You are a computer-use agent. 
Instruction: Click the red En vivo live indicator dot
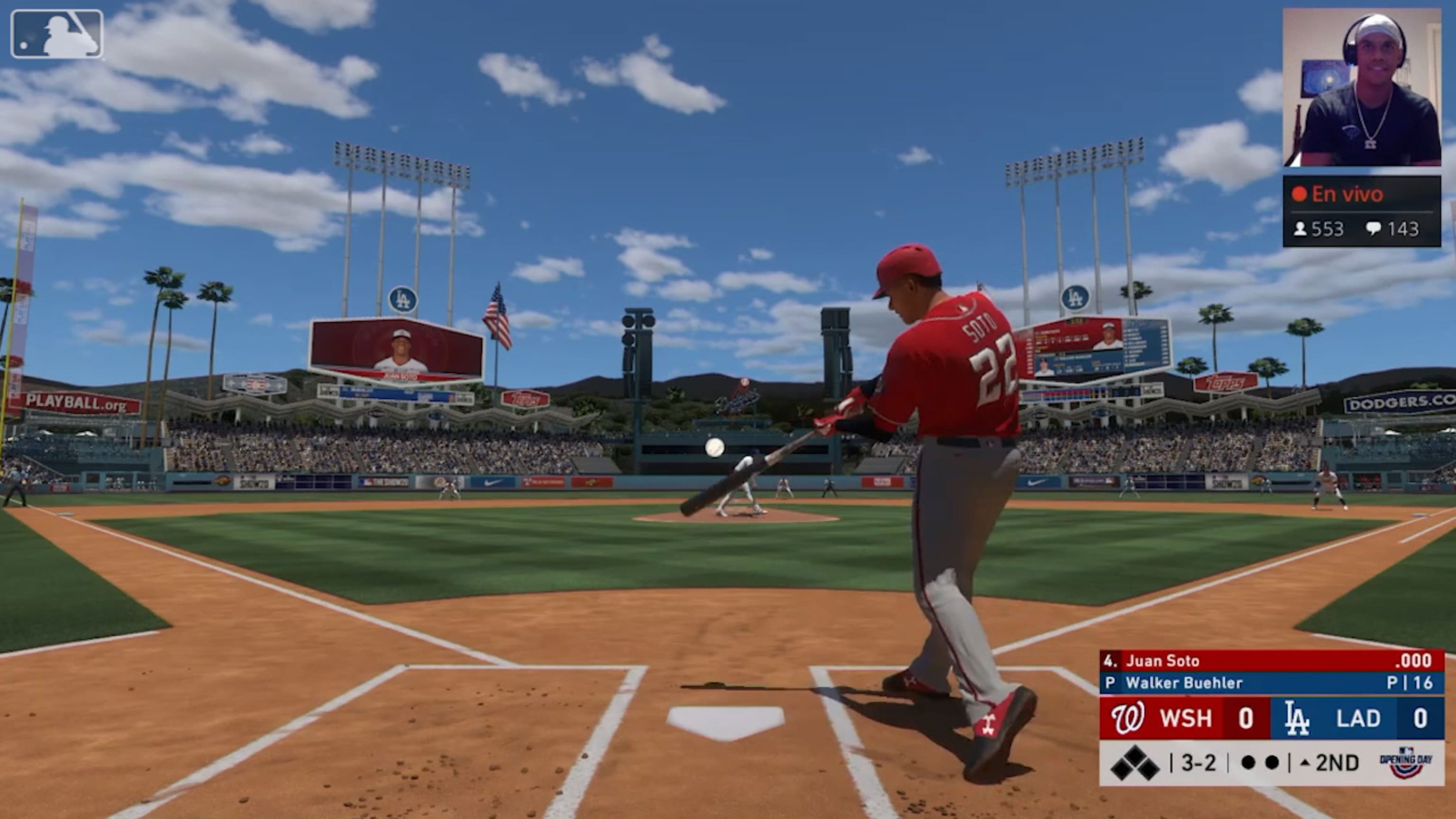pos(1301,194)
